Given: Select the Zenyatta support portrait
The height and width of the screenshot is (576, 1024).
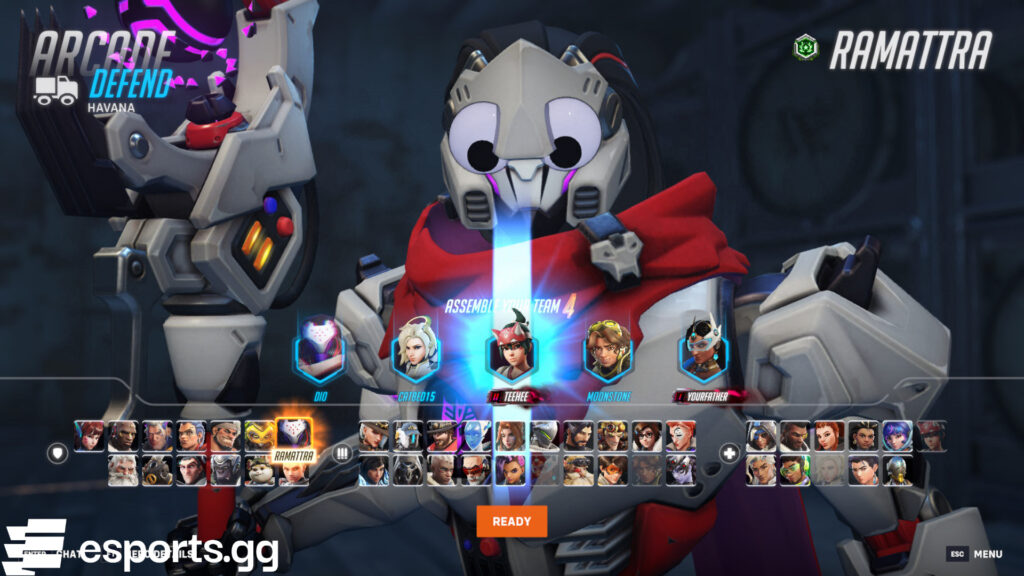Looking at the screenshot, I should [897, 470].
